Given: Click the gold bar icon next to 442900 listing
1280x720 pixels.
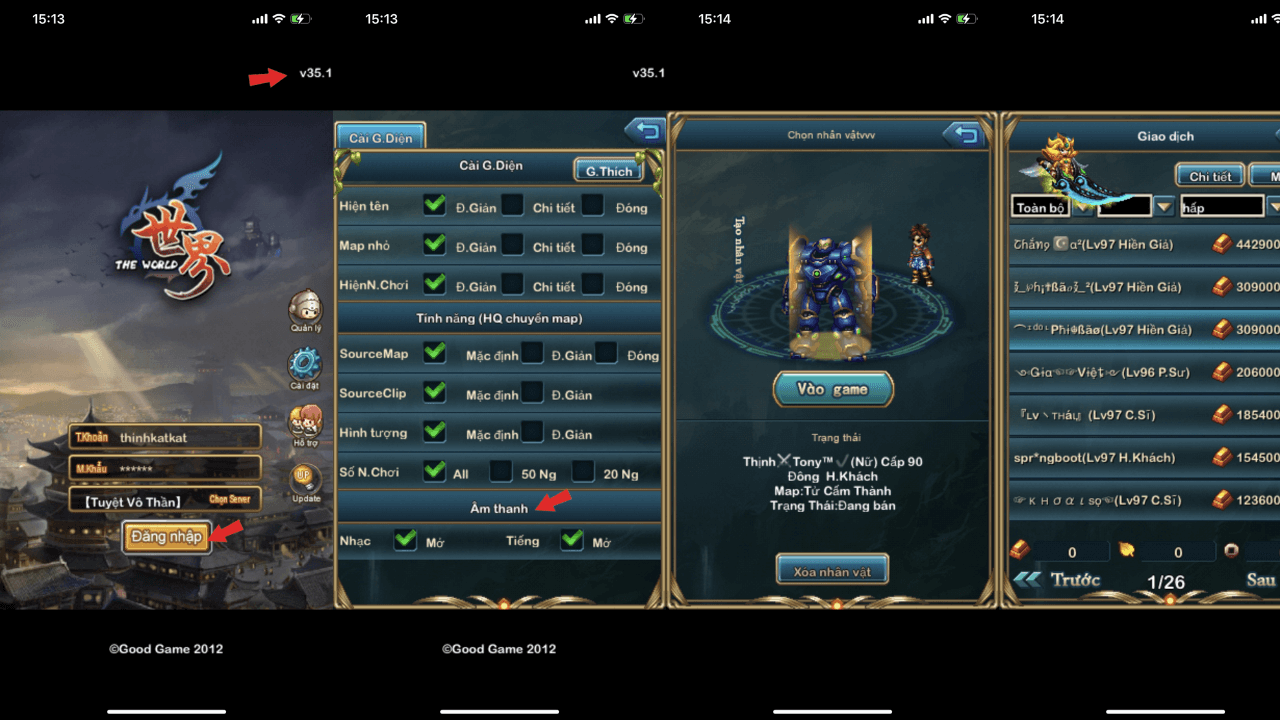Looking at the screenshot, I should point(1222,243).
